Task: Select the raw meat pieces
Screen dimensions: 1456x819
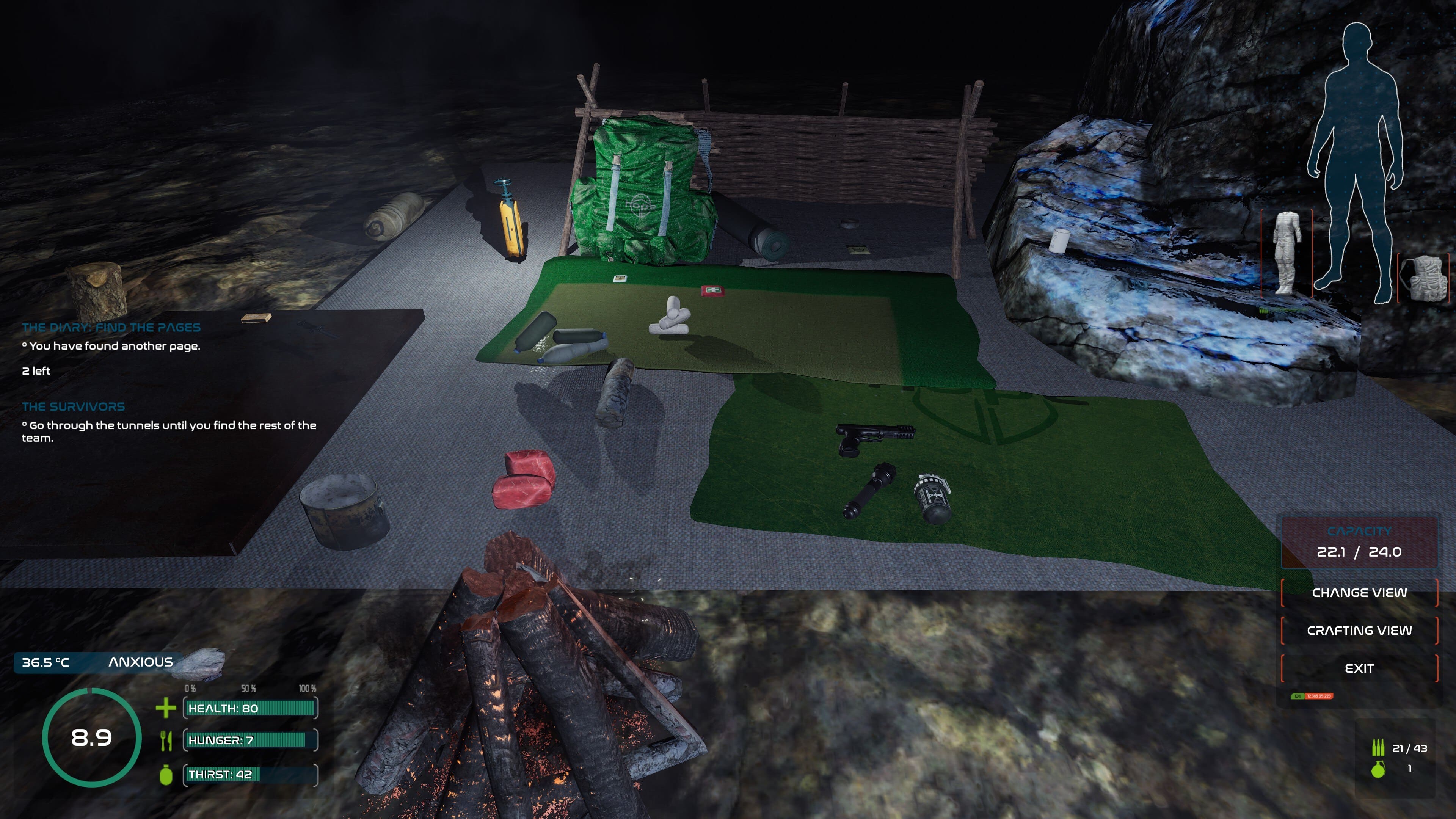Action: pyautogui.click(x=523, y=479)
